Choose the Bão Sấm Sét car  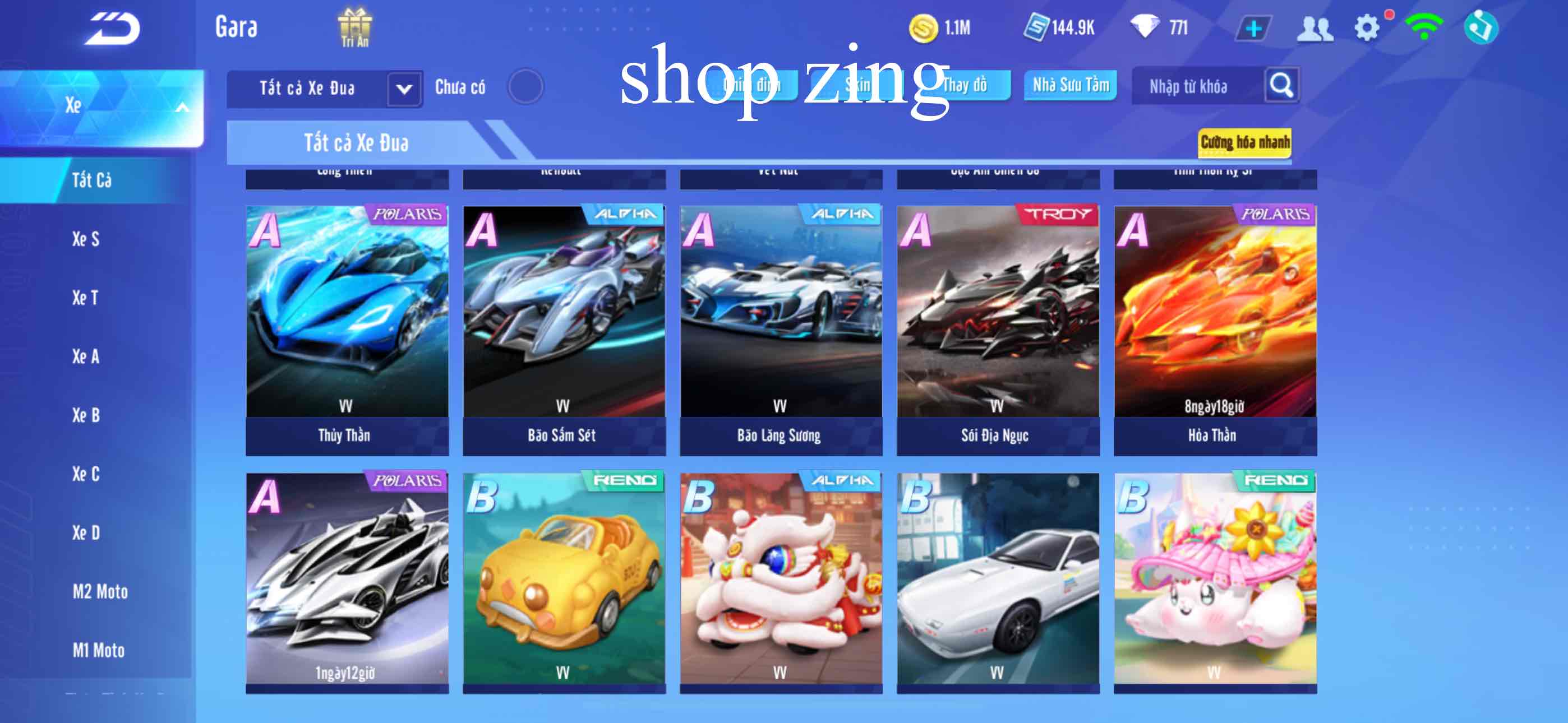564,329
